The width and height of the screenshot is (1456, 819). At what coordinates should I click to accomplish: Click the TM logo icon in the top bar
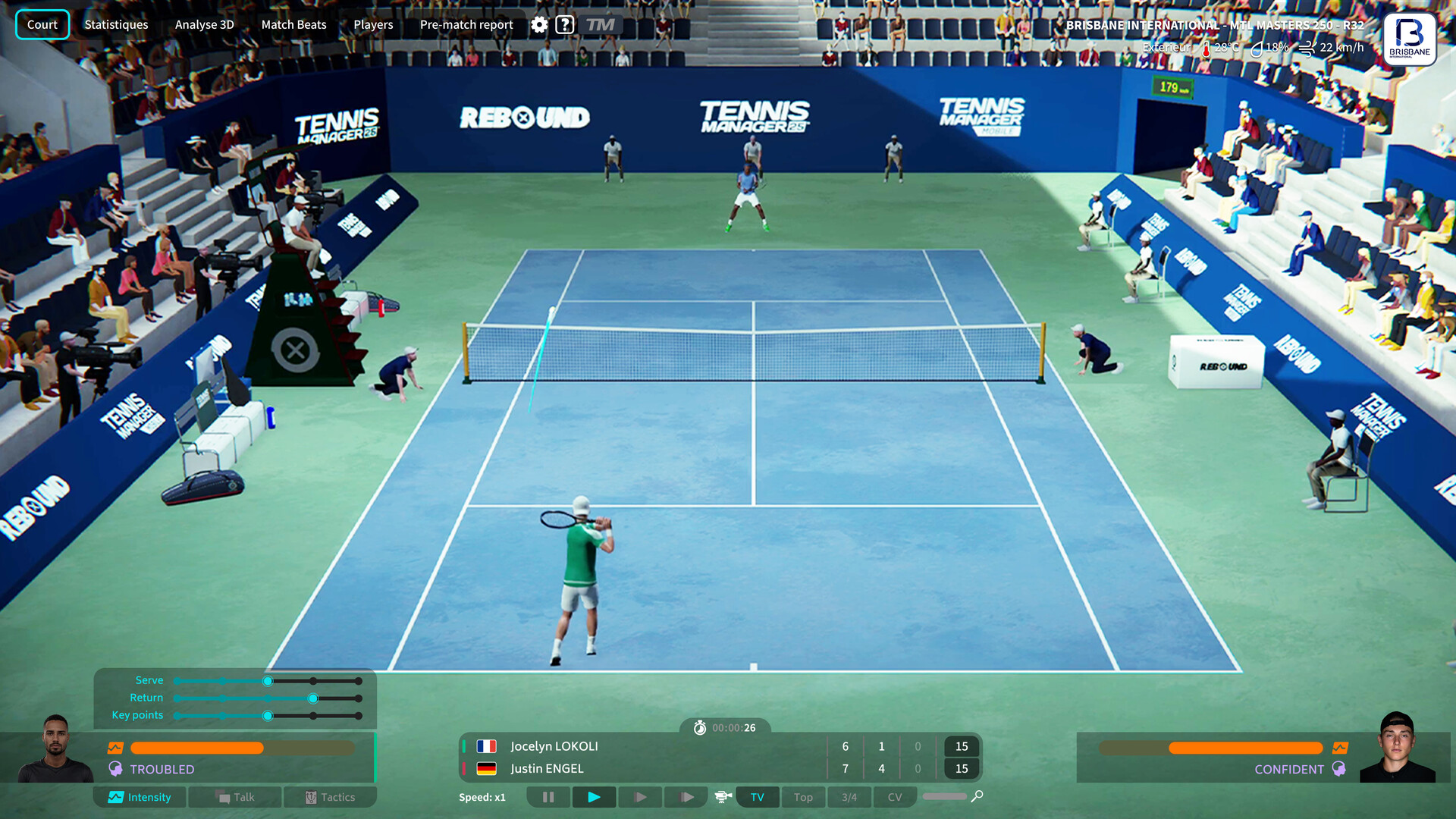600,24
